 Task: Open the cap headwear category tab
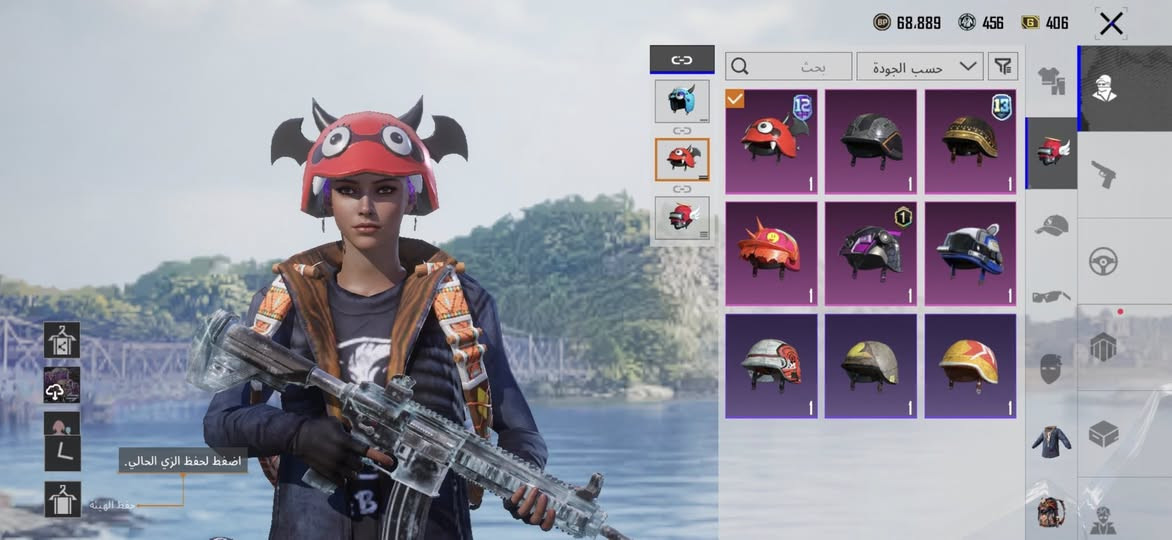point(1051,225)
